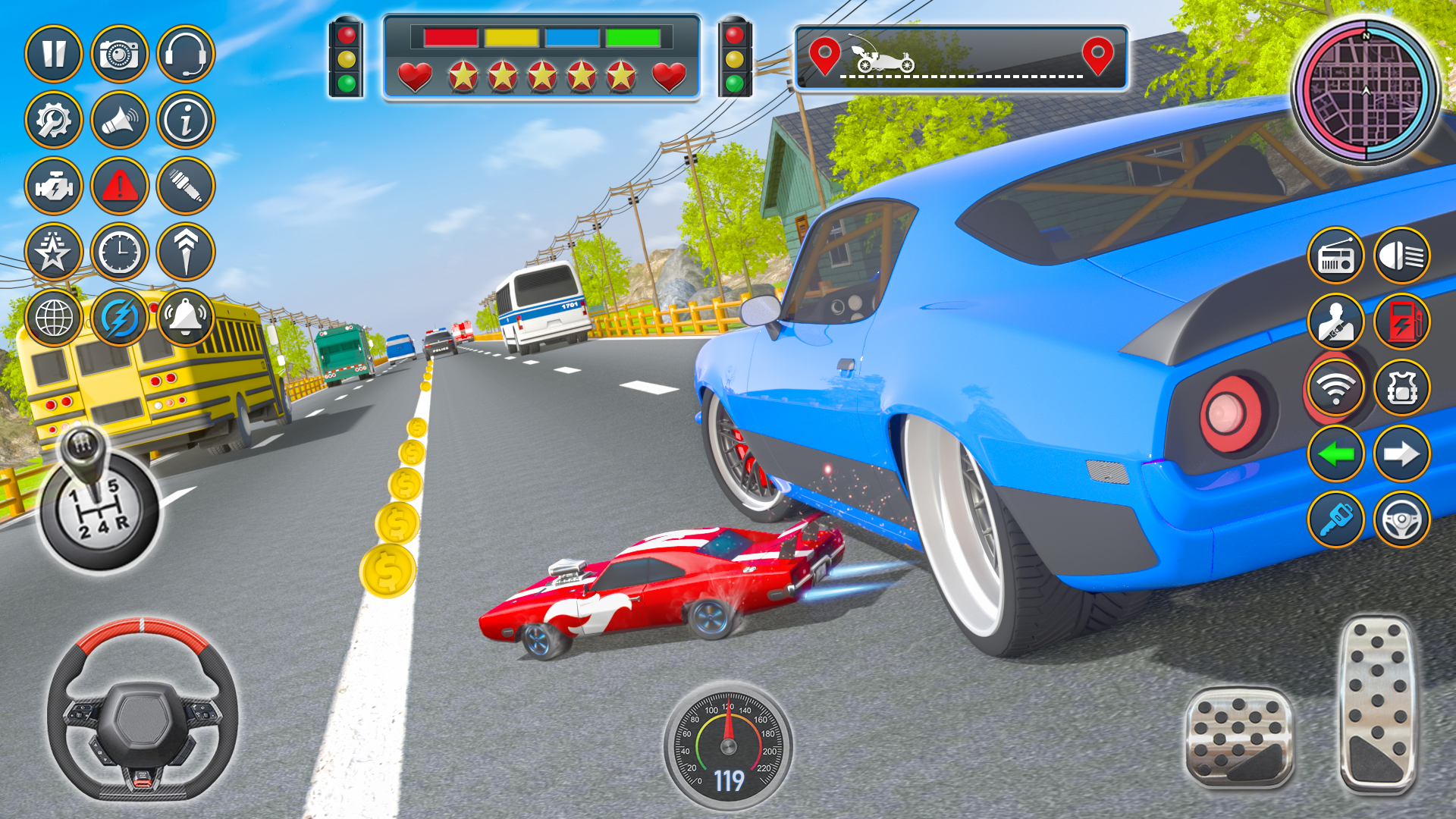This screenshot has width=1456, height=819.
Task: Open the headset support button
Action: tap(186, 54)
